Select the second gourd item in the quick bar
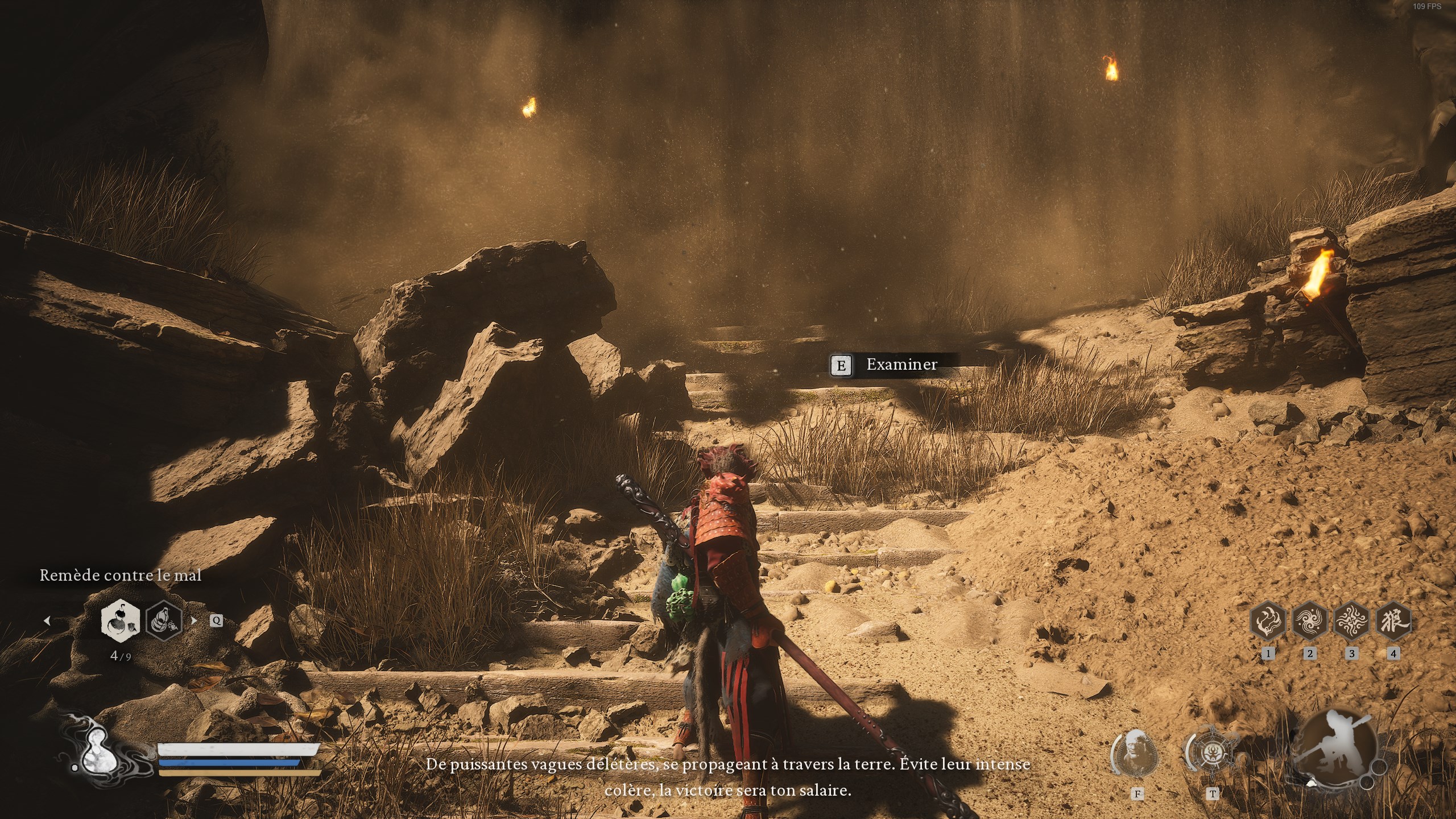The image size is (1456, 819). [164, 621]
